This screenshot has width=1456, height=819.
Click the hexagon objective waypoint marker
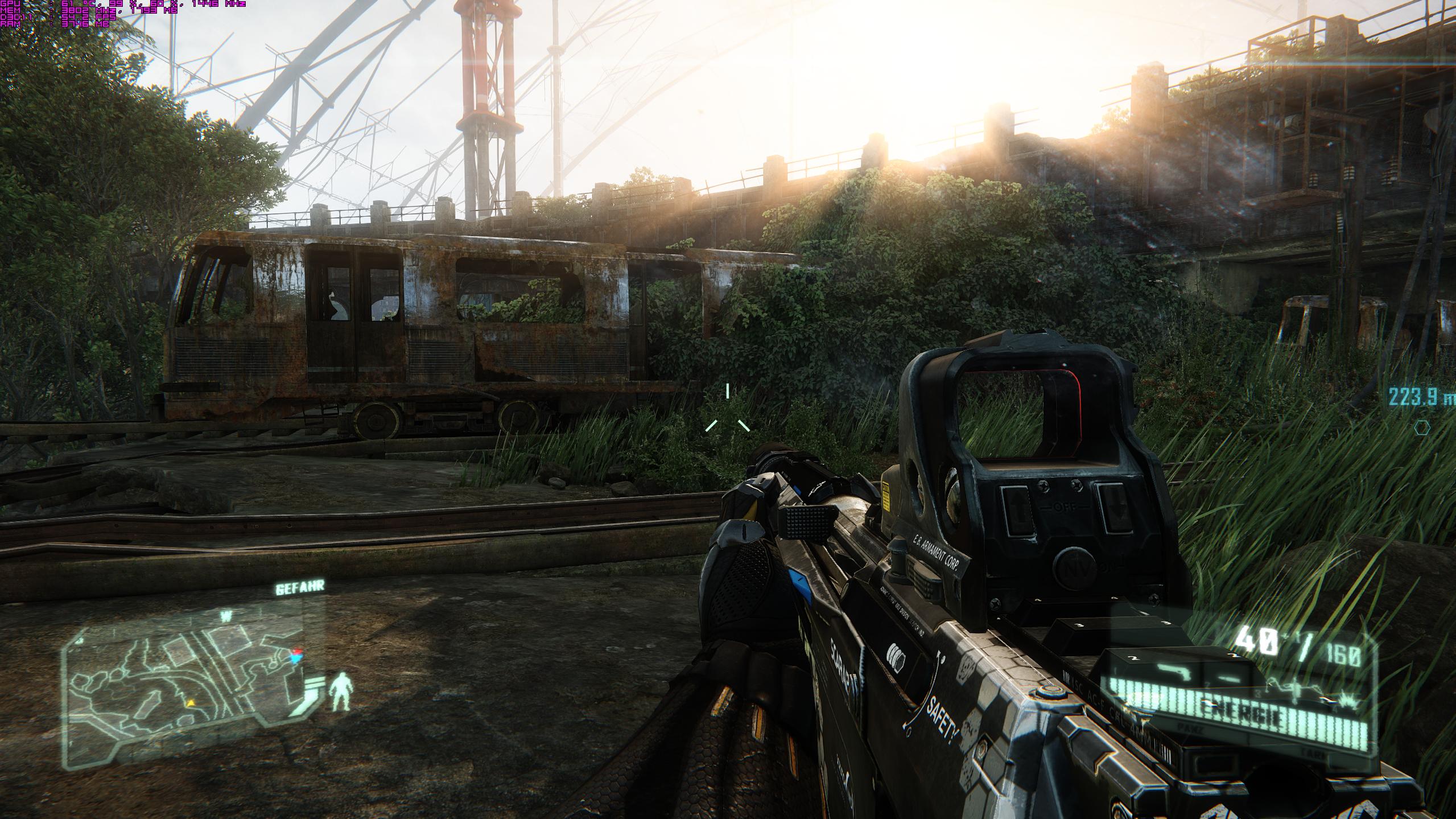point(1434,427)
